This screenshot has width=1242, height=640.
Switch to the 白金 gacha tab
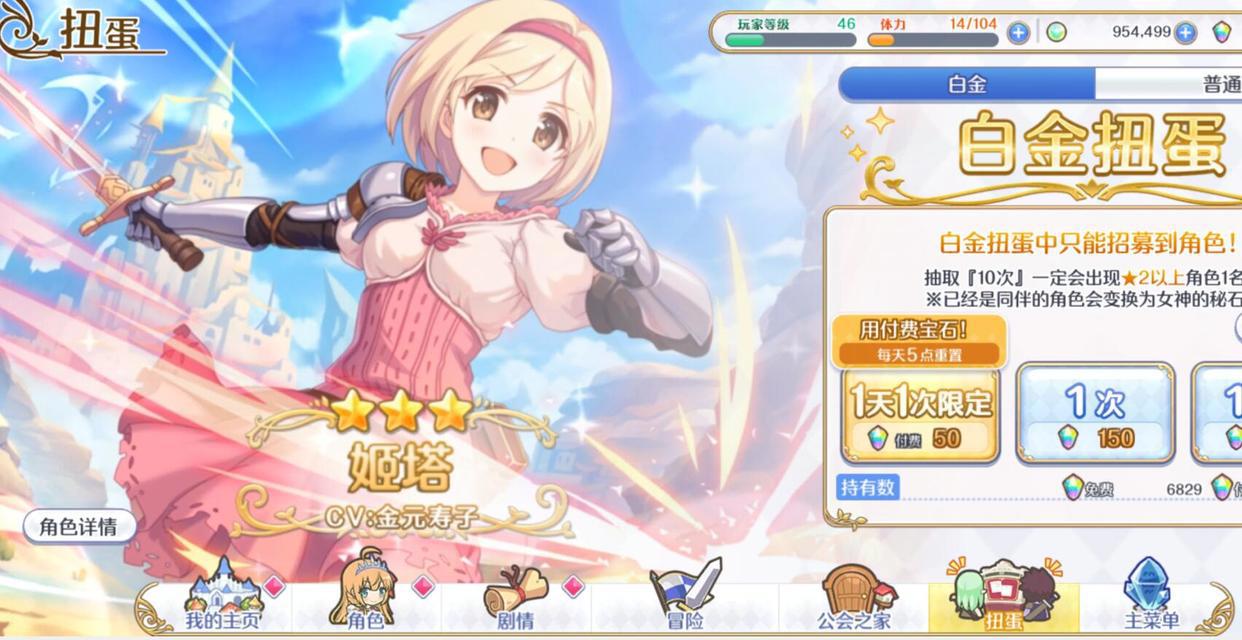[x=966, y=84]
